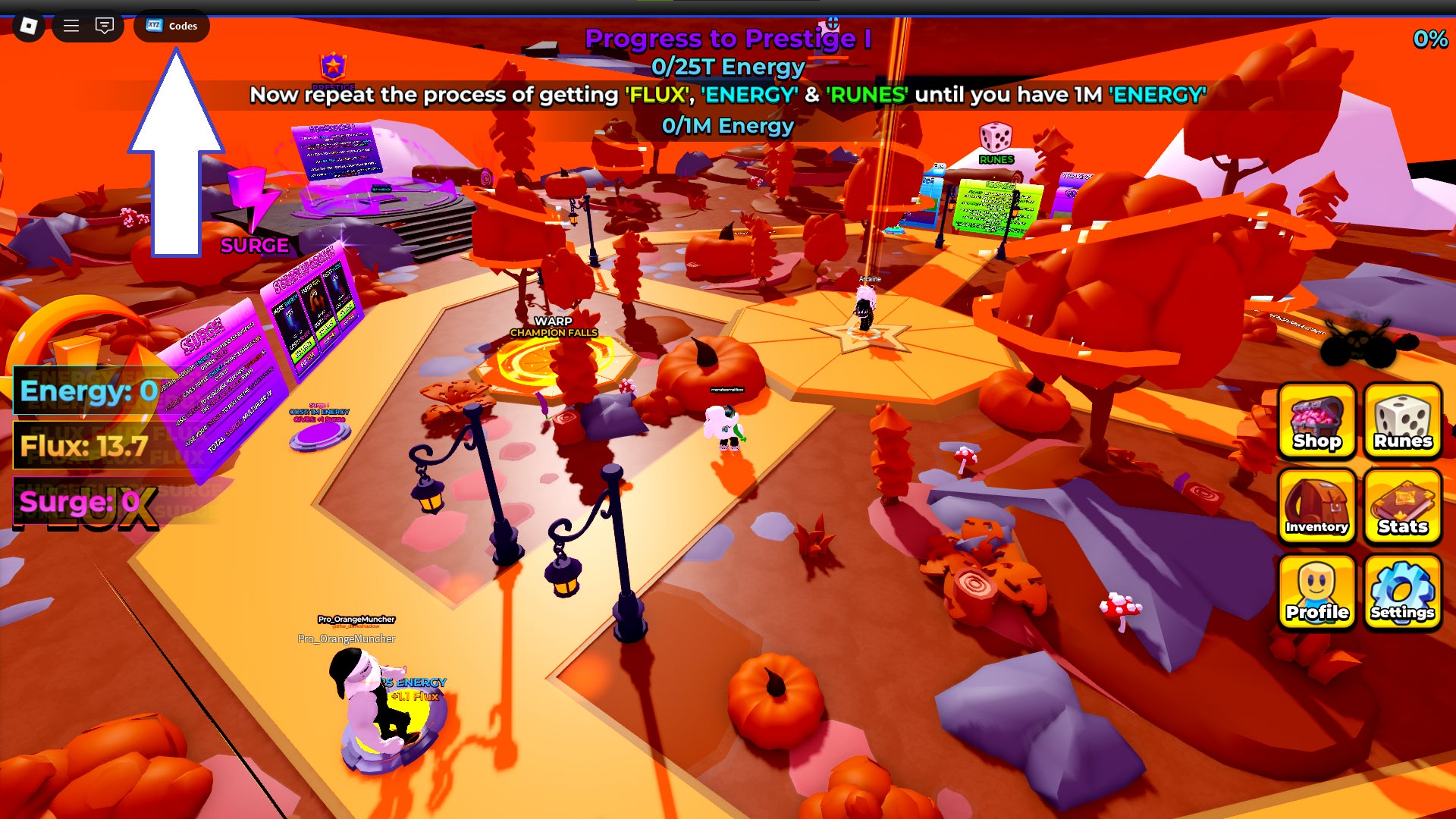Open the Inventory backpack
Screen dimensions: 1456x819
pyautogui.click(x=1316, y=506)
